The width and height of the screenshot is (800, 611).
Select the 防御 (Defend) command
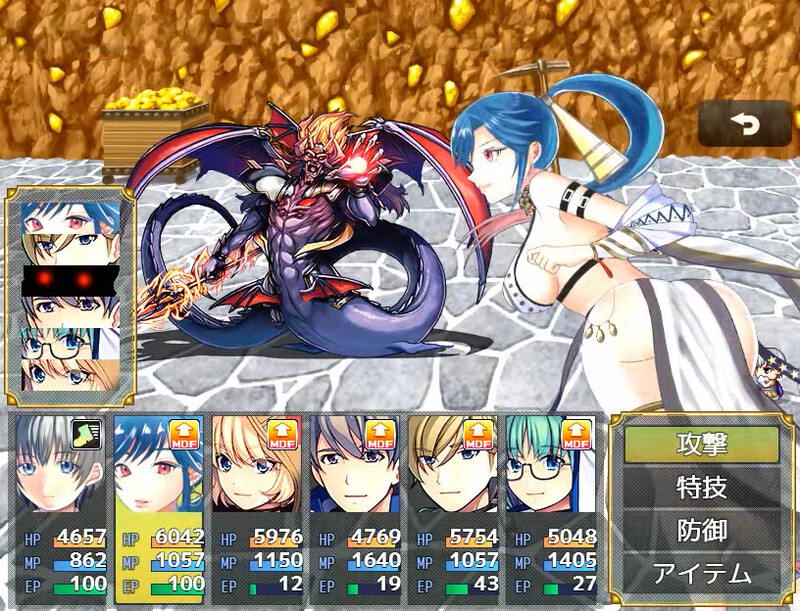[701, 531]
